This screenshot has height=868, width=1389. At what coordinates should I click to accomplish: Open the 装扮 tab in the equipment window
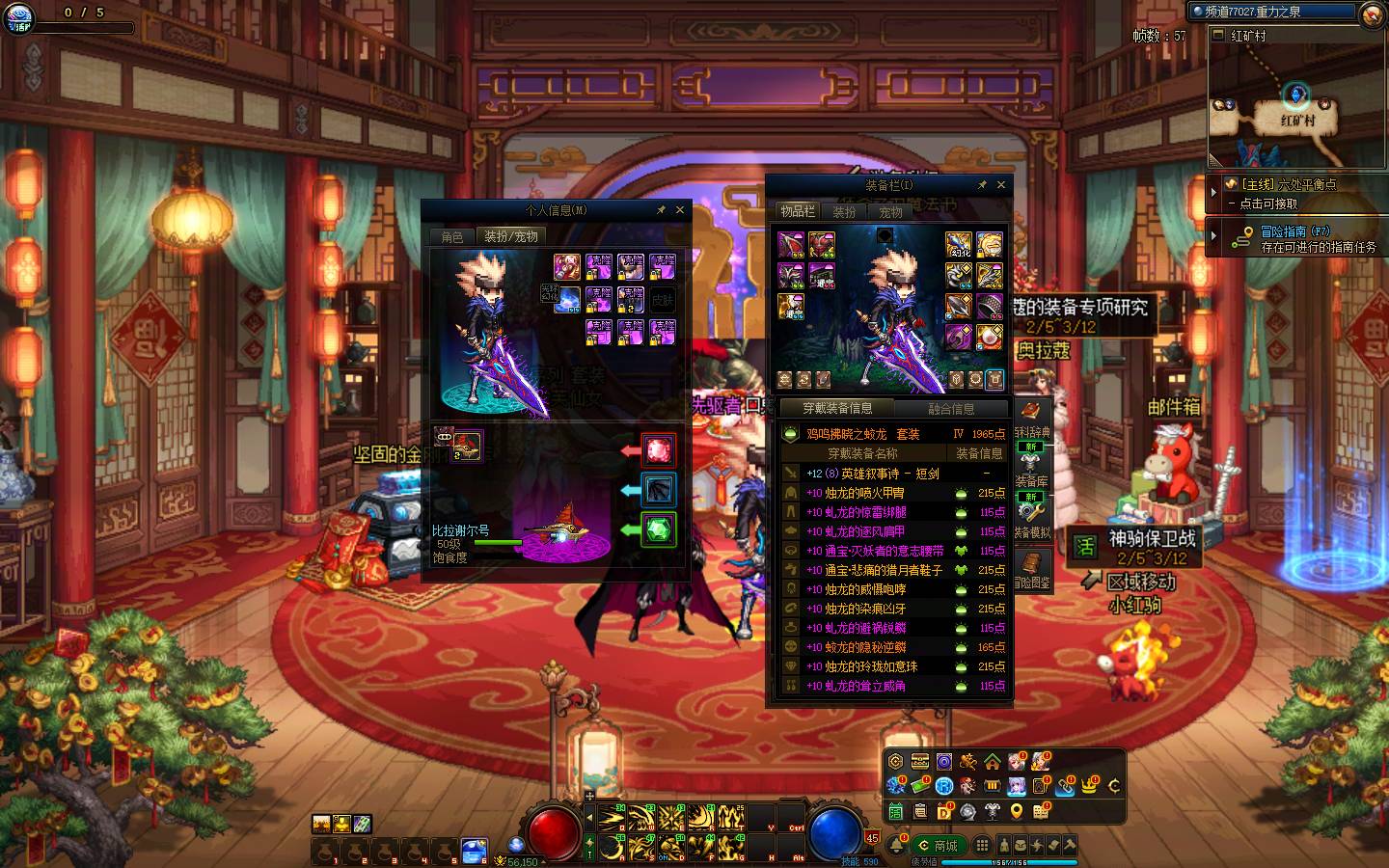coord(844,211)
